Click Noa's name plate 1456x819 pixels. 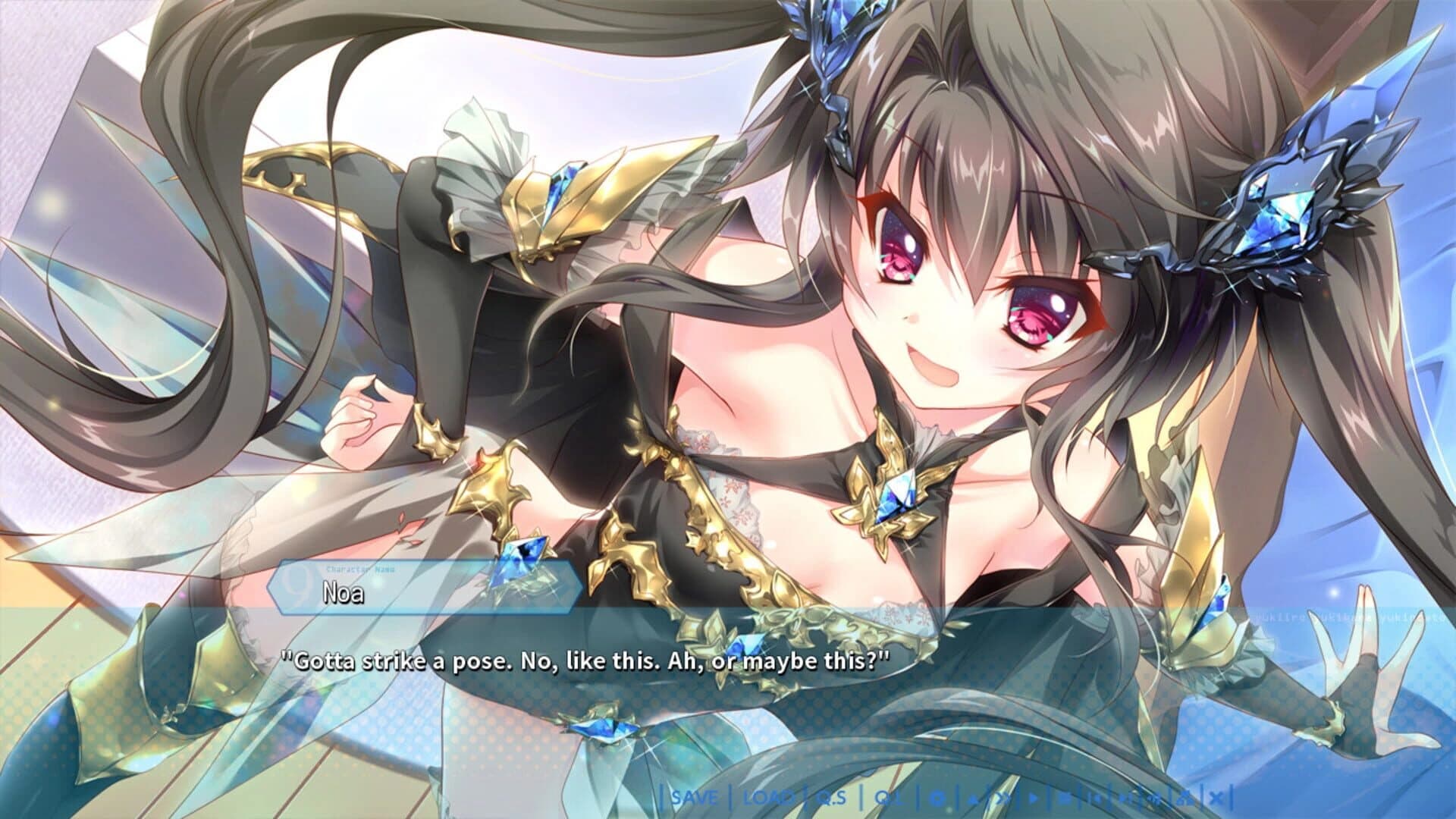343,594
